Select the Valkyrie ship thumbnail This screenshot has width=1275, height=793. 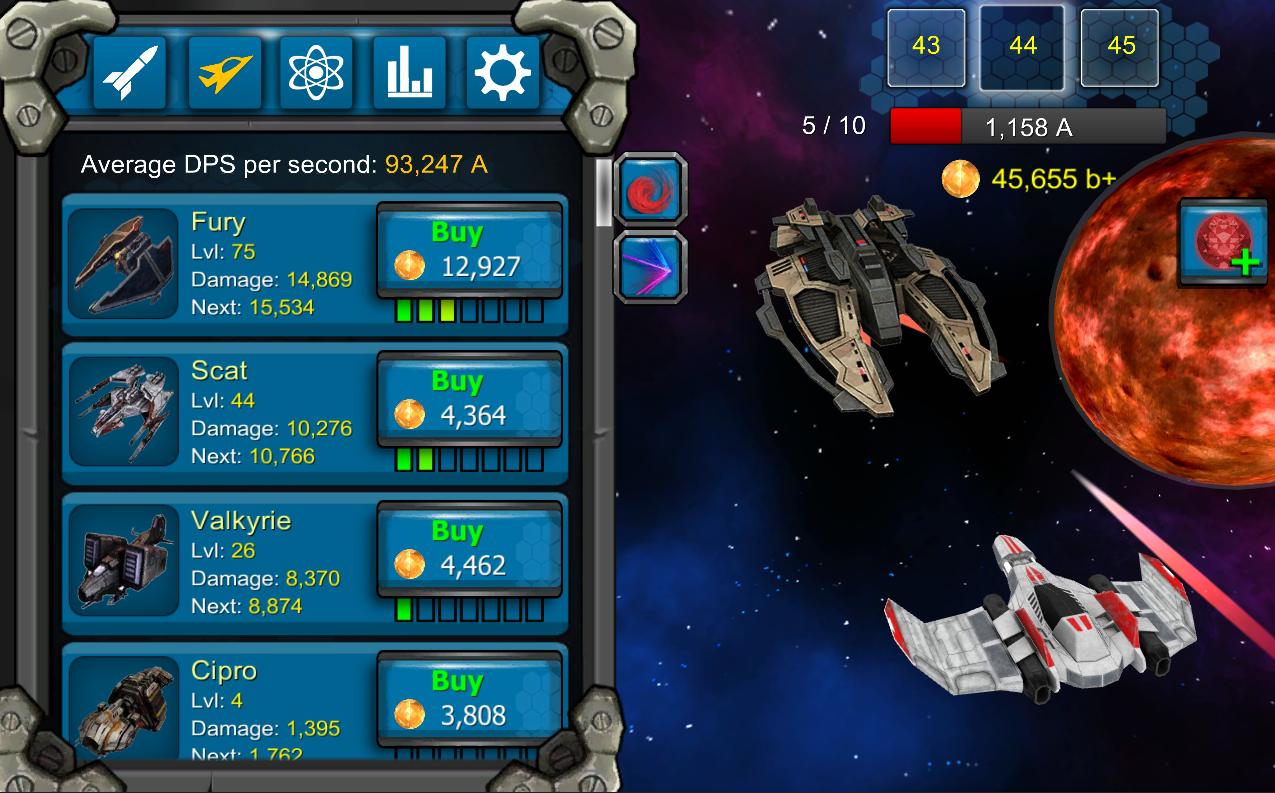[x=124, y=562]
